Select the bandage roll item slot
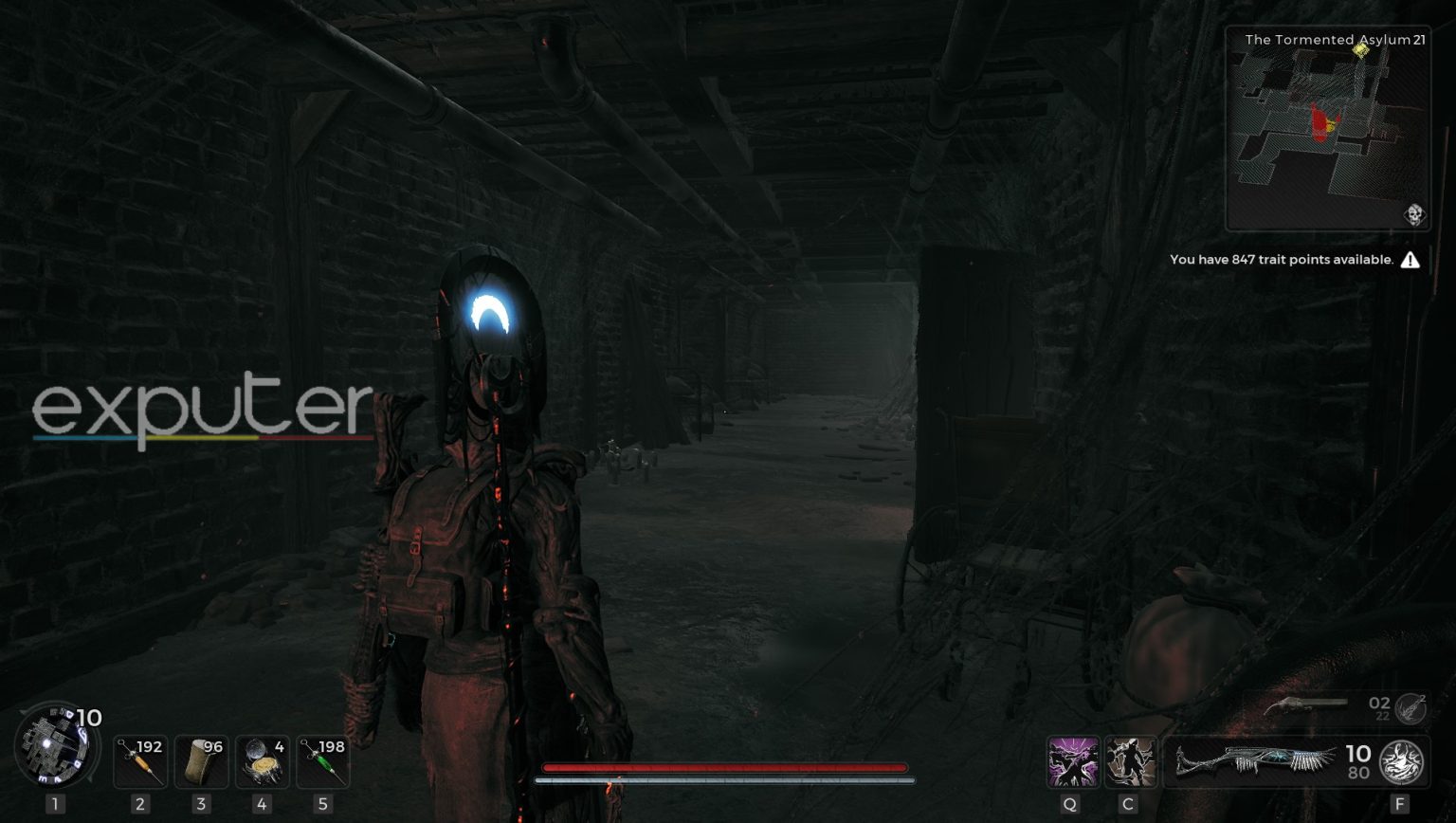 coord(201,761)
